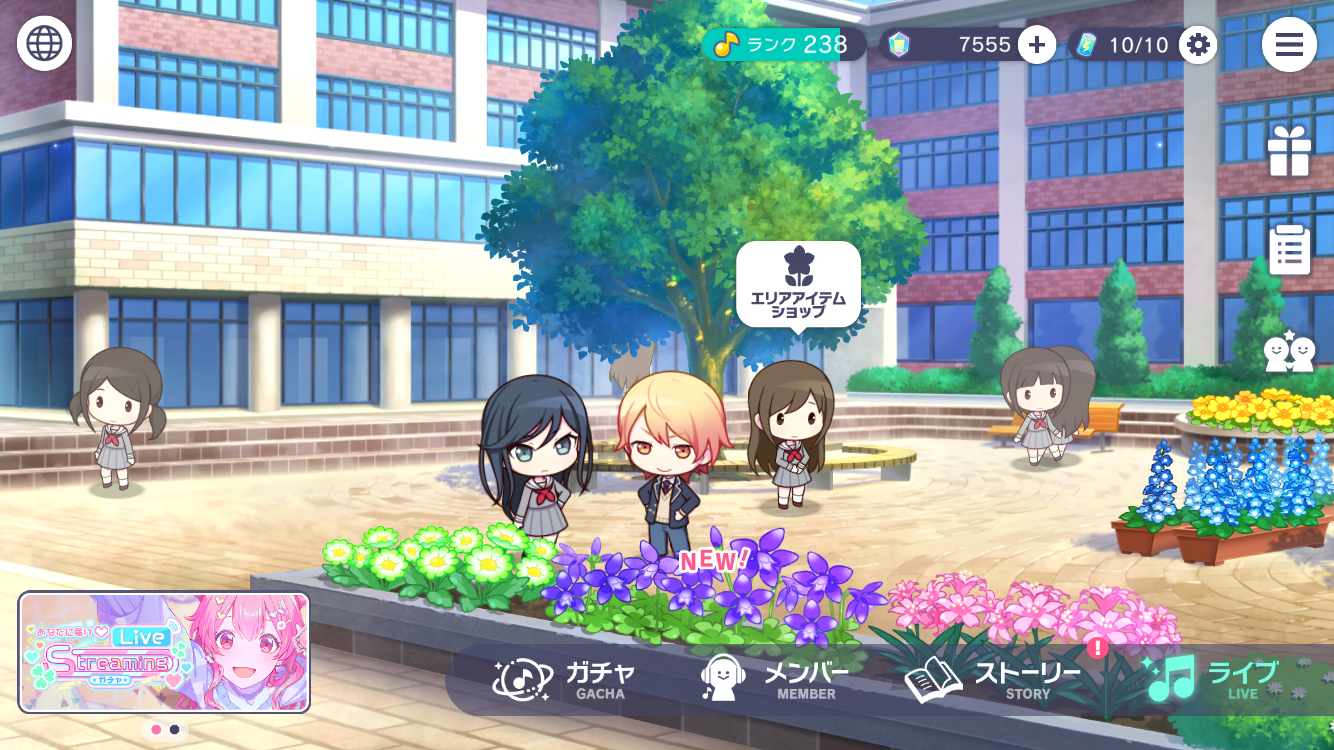Viewport: 1334px width, 750px height.
Task: View the Live Streaming gacha banner
Action: pos(164,652)
